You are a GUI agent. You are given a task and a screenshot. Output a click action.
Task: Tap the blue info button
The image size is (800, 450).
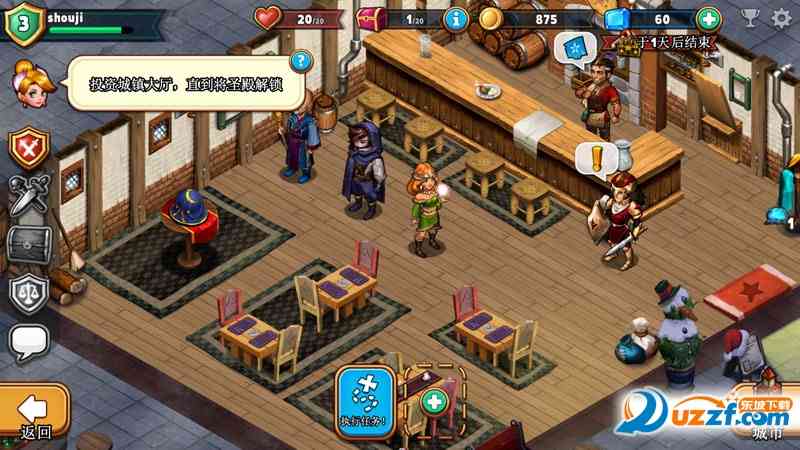[x=456, y=19]
